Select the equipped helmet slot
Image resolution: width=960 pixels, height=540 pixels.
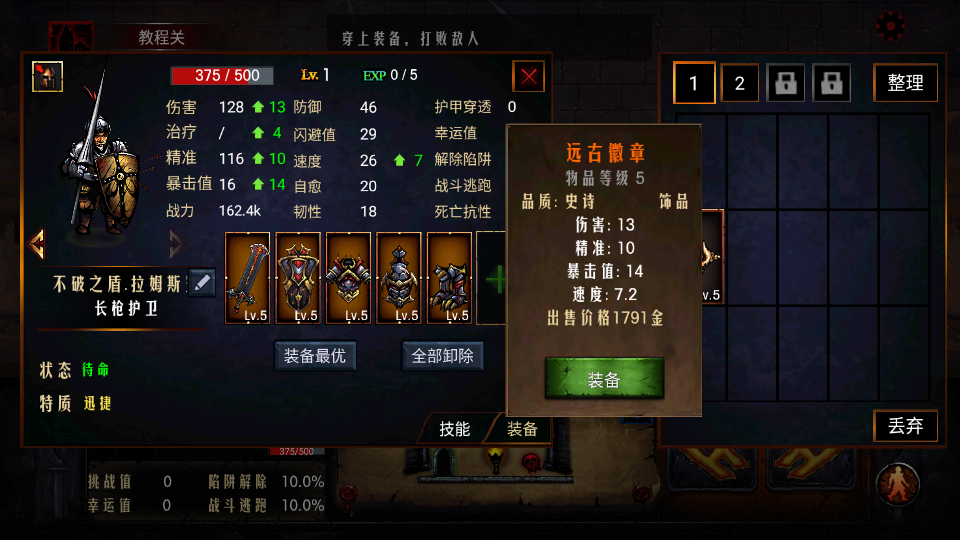pyautogui.click(x=399, y=277)
